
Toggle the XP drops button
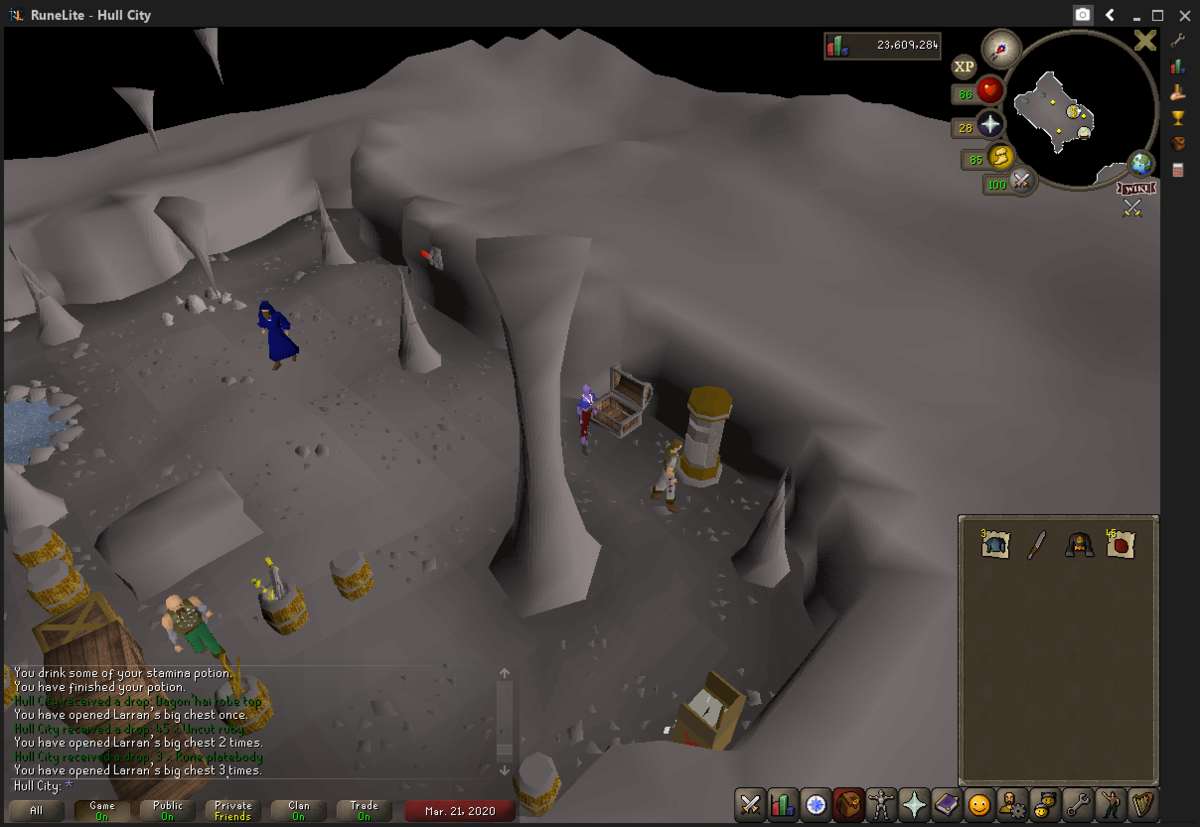point(964,67)
